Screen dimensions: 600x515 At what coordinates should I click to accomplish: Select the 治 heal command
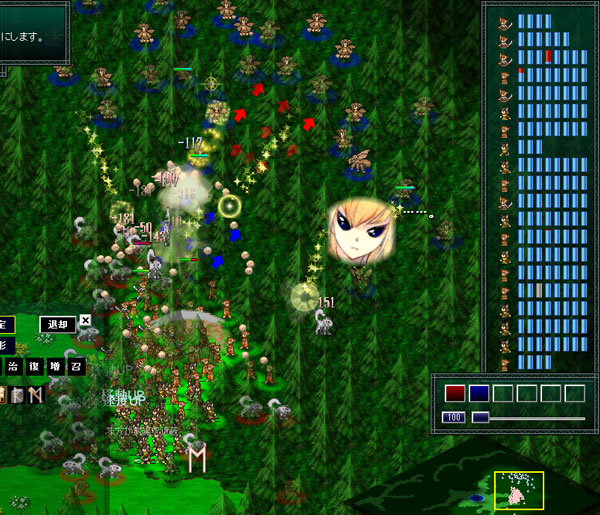click(13, 367)
